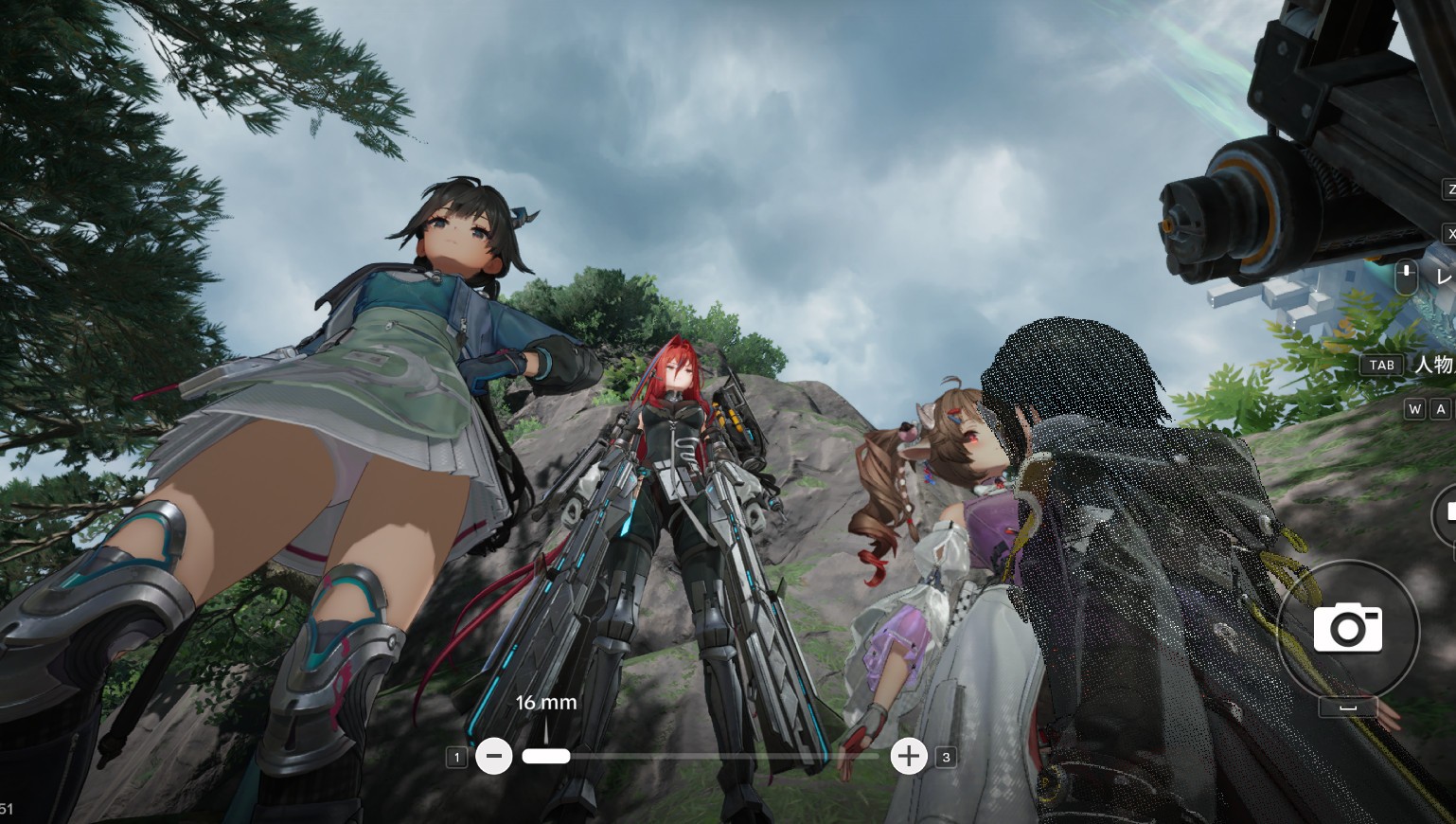1456x824 pixels.
Task: Click the partially visible round button above the shutter
Action: tap(1447, 514)
